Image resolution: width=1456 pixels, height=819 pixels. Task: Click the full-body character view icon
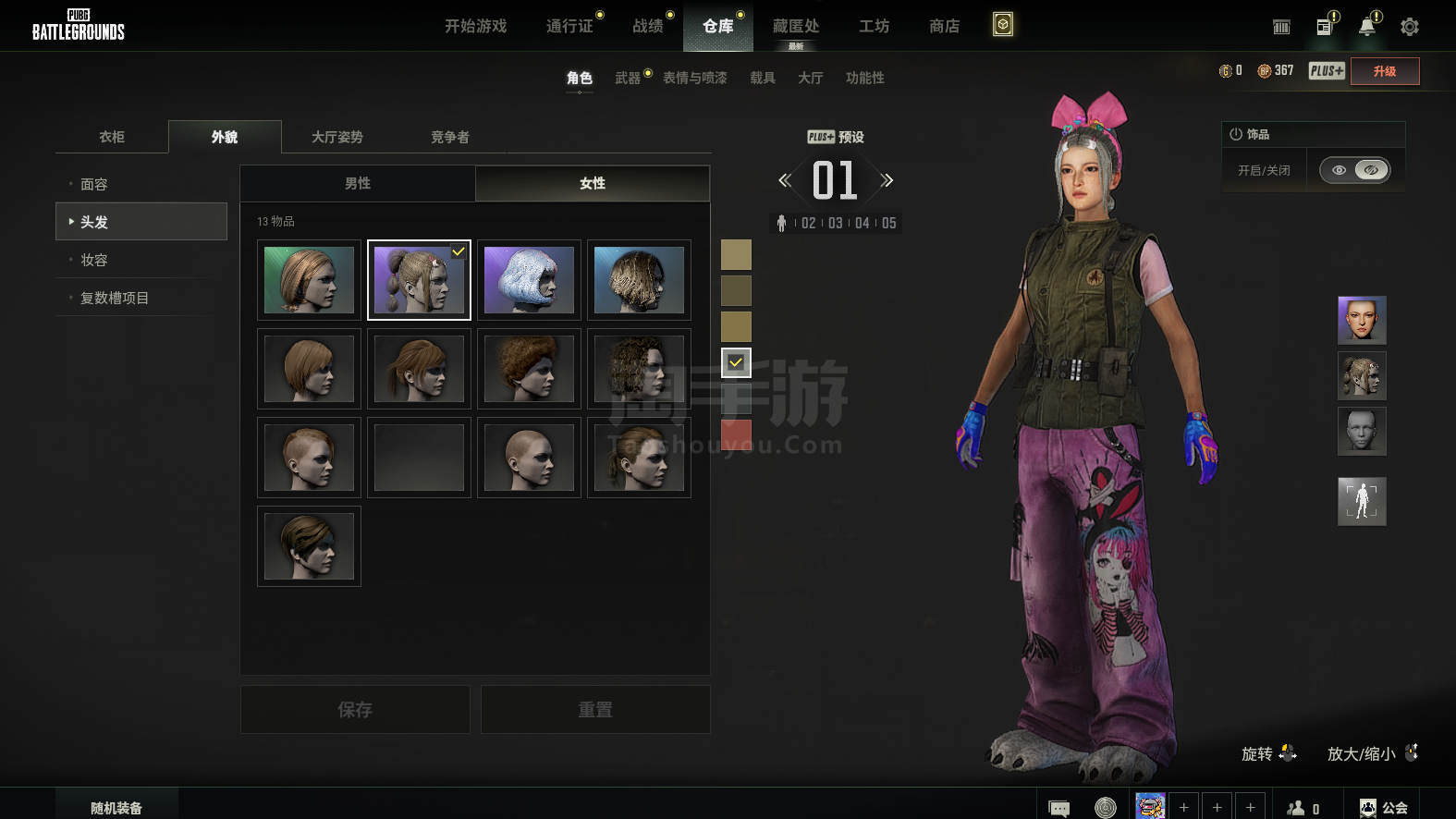[1362, 501]
